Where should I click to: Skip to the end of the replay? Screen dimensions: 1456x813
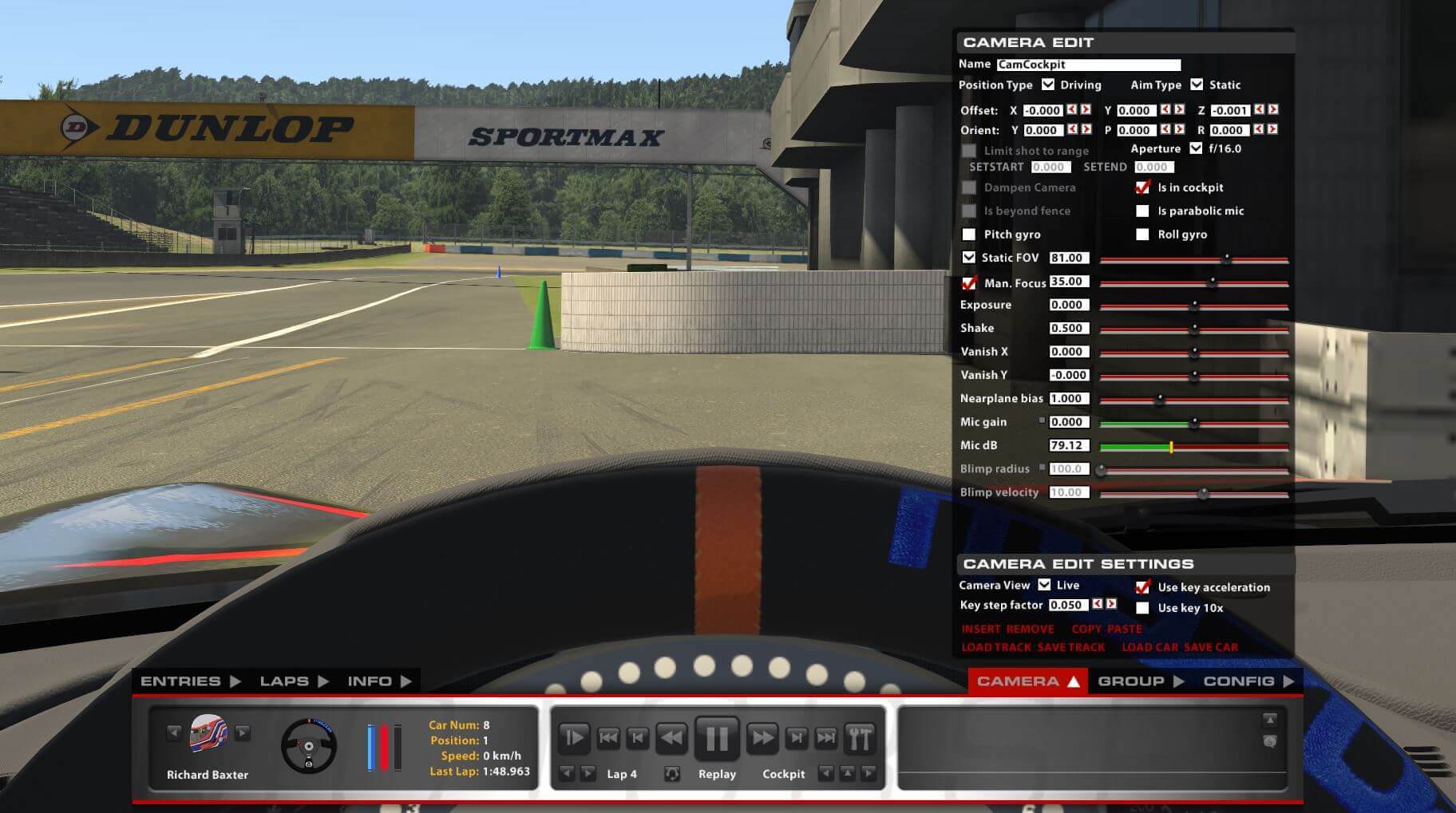[x=828, y=738]
